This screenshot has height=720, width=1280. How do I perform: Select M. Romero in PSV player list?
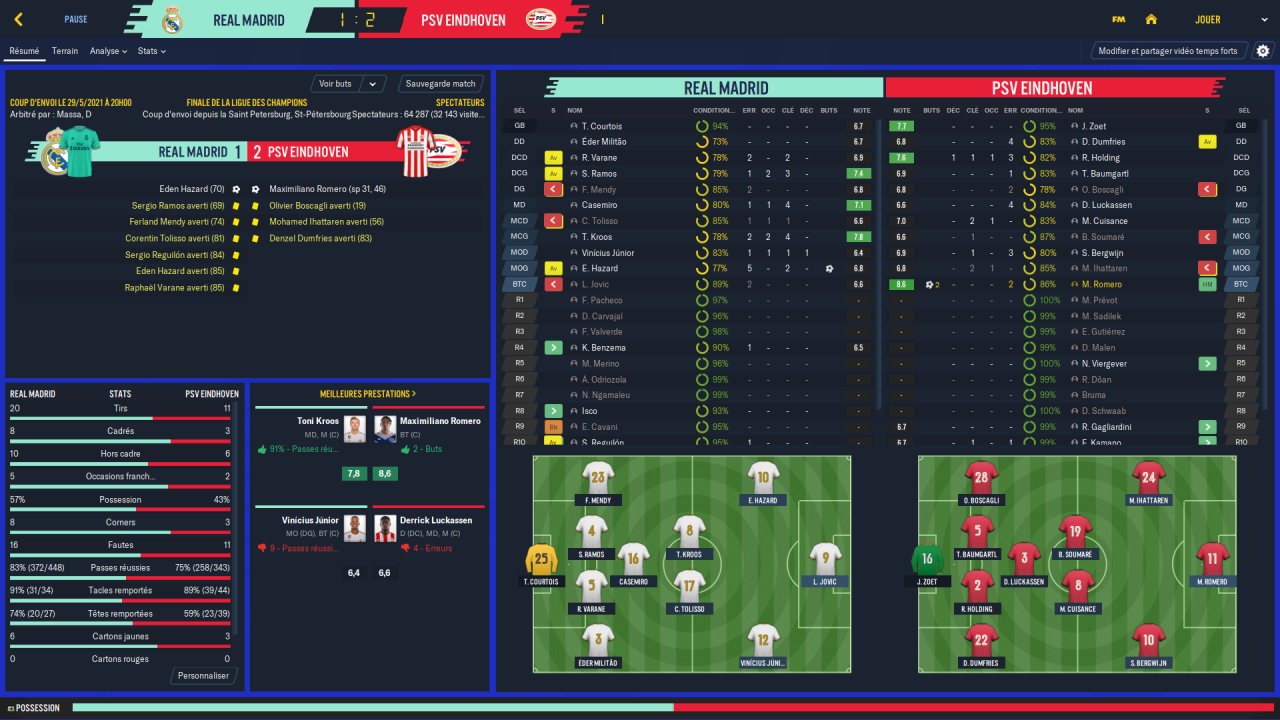click(x=1102, y=284)
